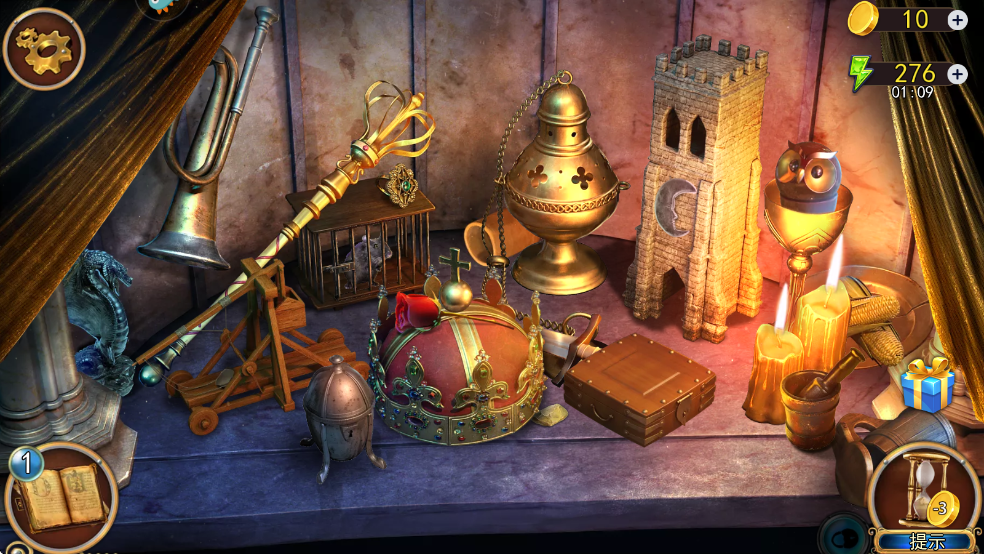The width and height of the screenshot is (984, 554).
Task: Add more energy with plus button
Action: [957, 74]
